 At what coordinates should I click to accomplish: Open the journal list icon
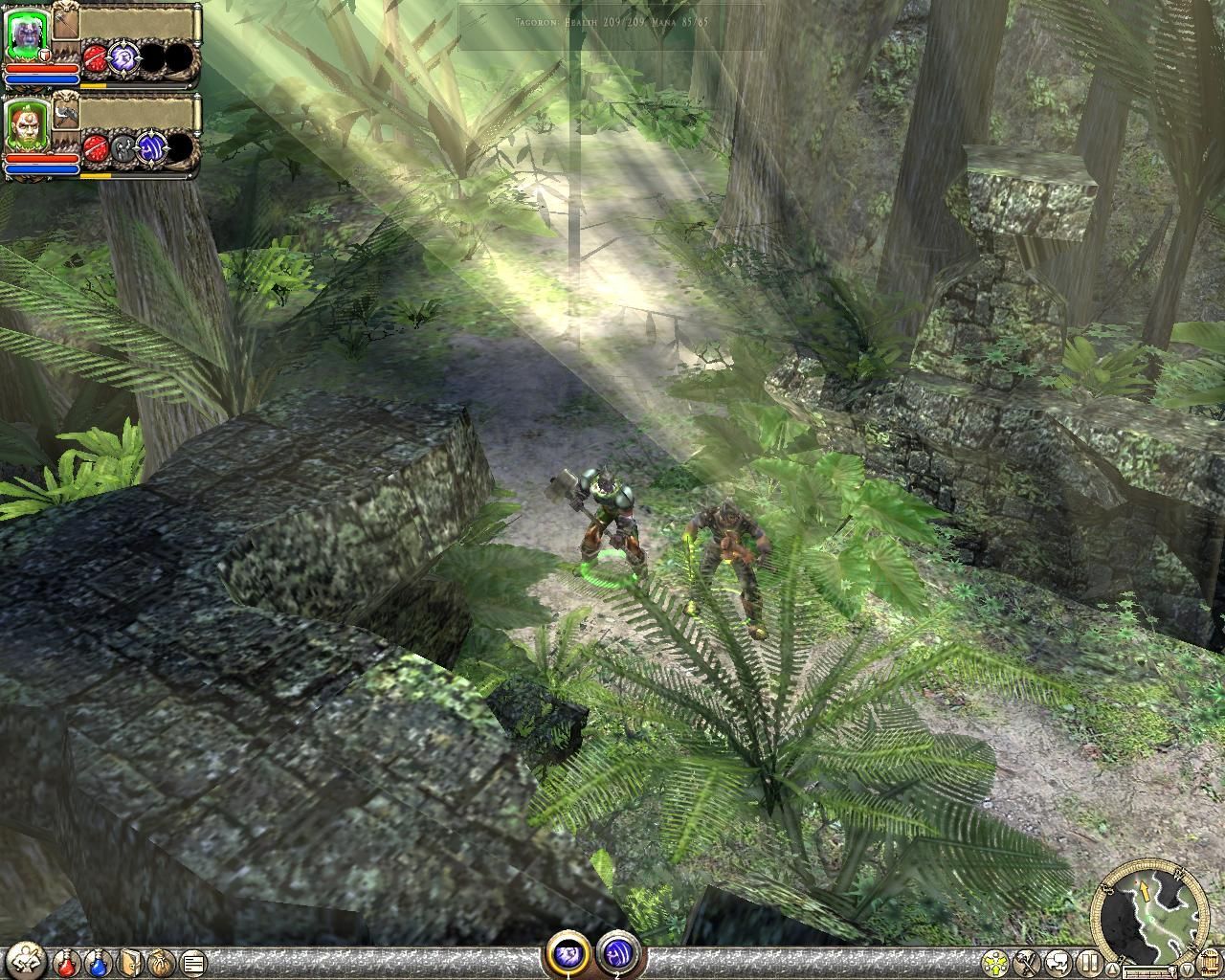point(192,962)
